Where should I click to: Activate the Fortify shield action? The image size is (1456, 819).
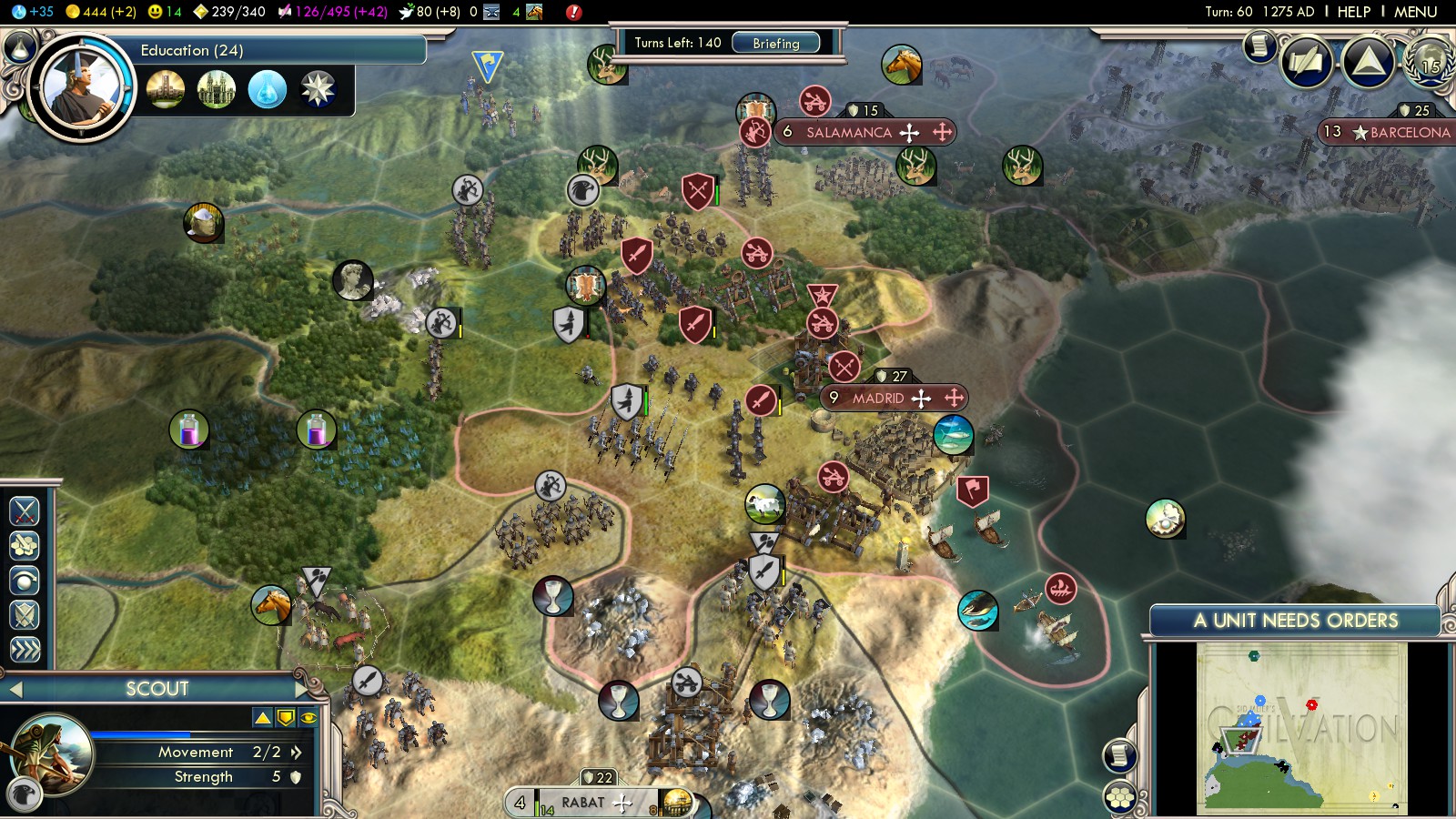(x=25, y=615)
